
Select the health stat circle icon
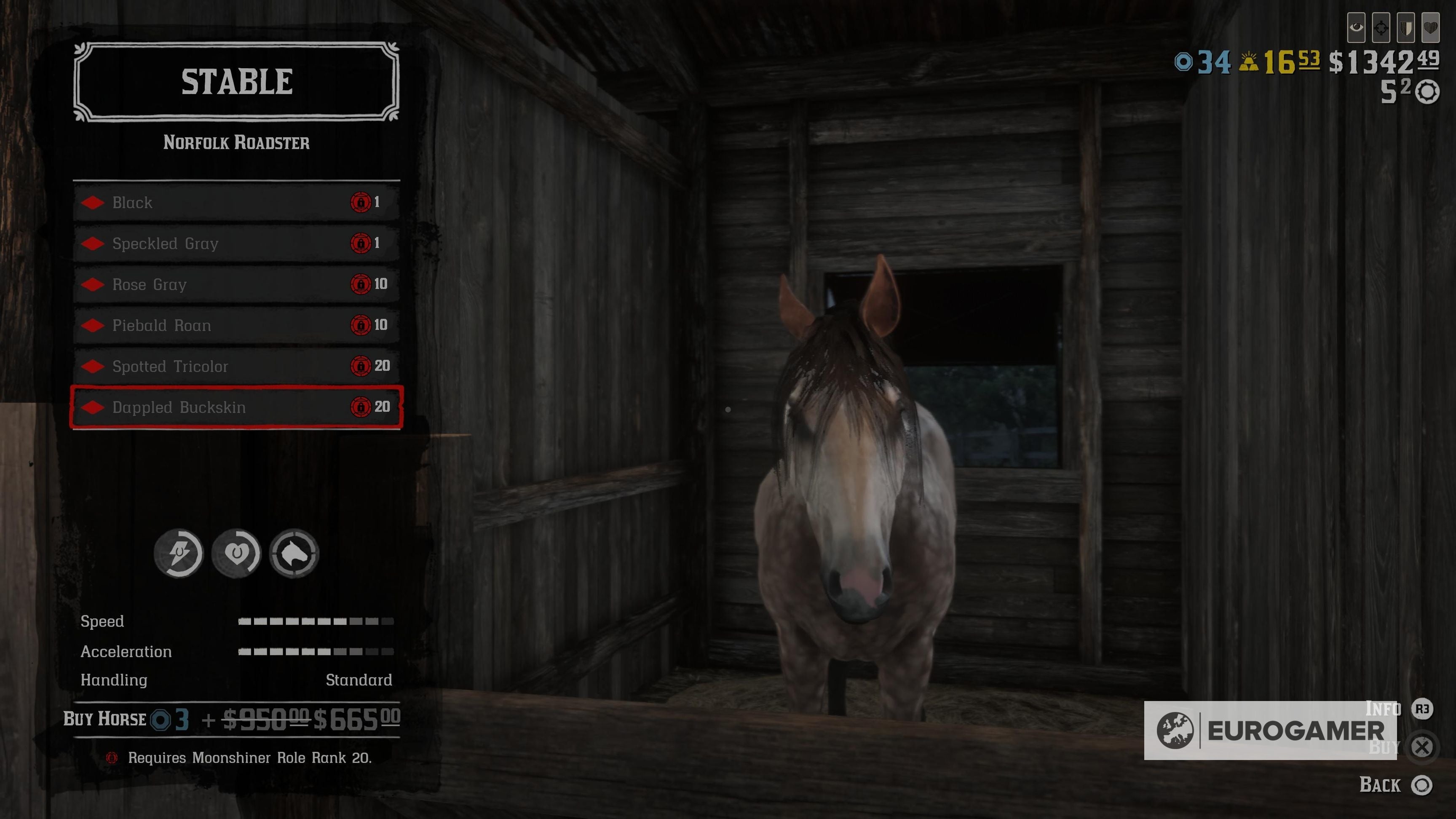coord(236,554)
